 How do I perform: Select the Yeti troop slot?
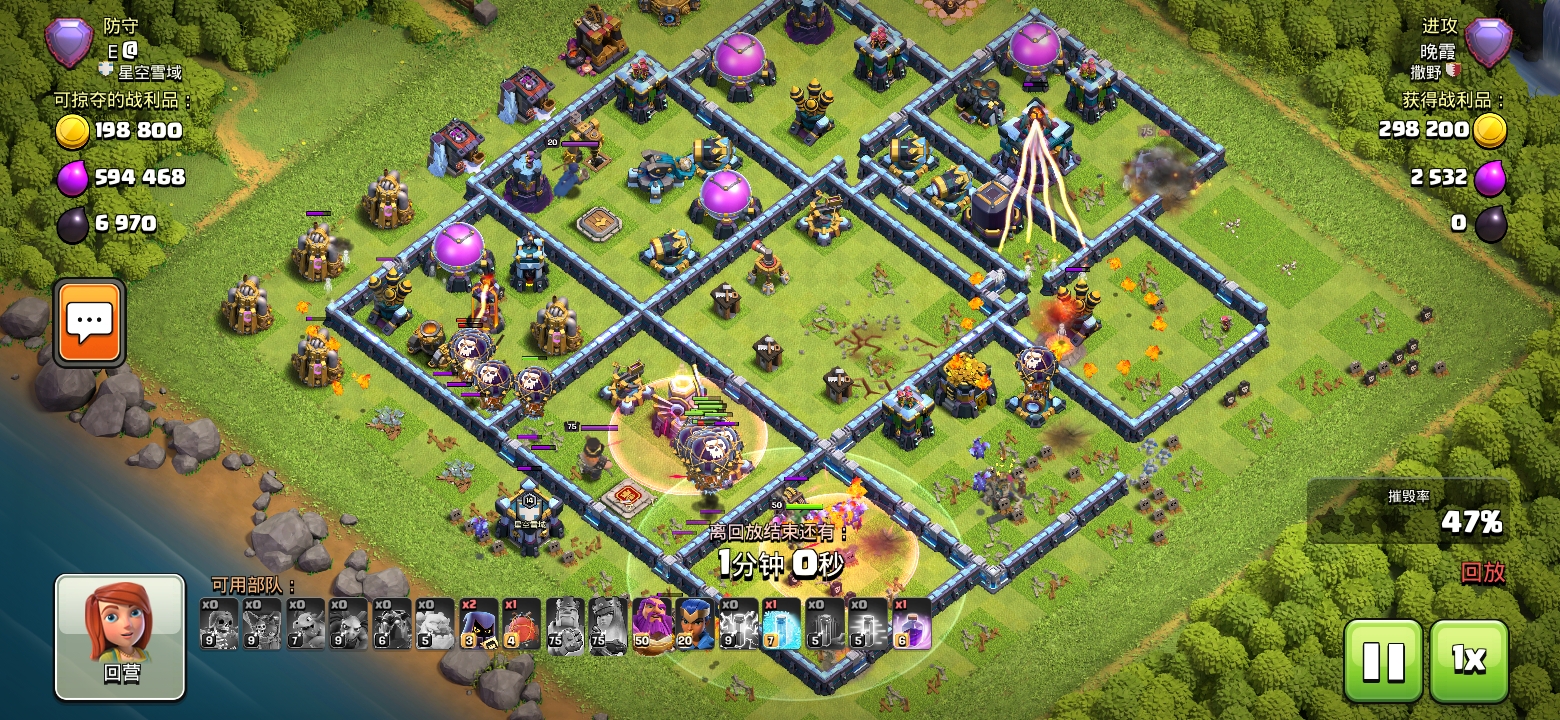[x=434, y=624]
